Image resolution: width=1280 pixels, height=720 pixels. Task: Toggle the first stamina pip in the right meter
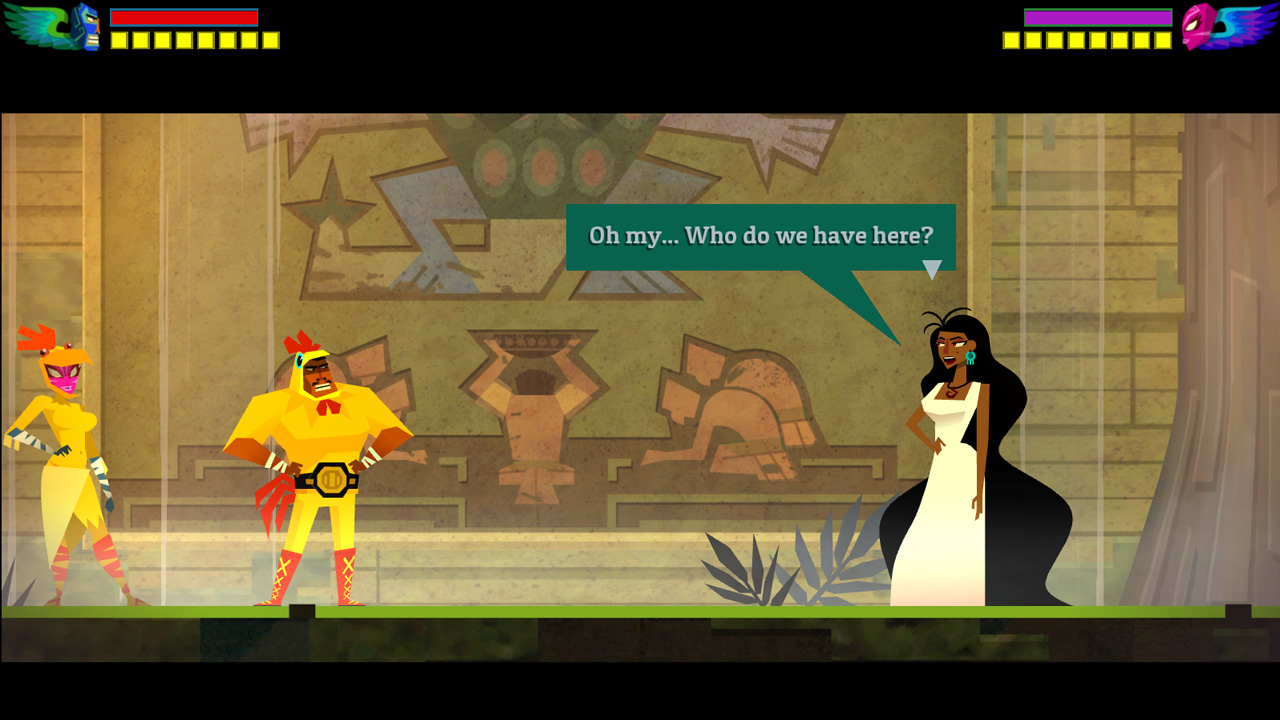coord(1012,40)
